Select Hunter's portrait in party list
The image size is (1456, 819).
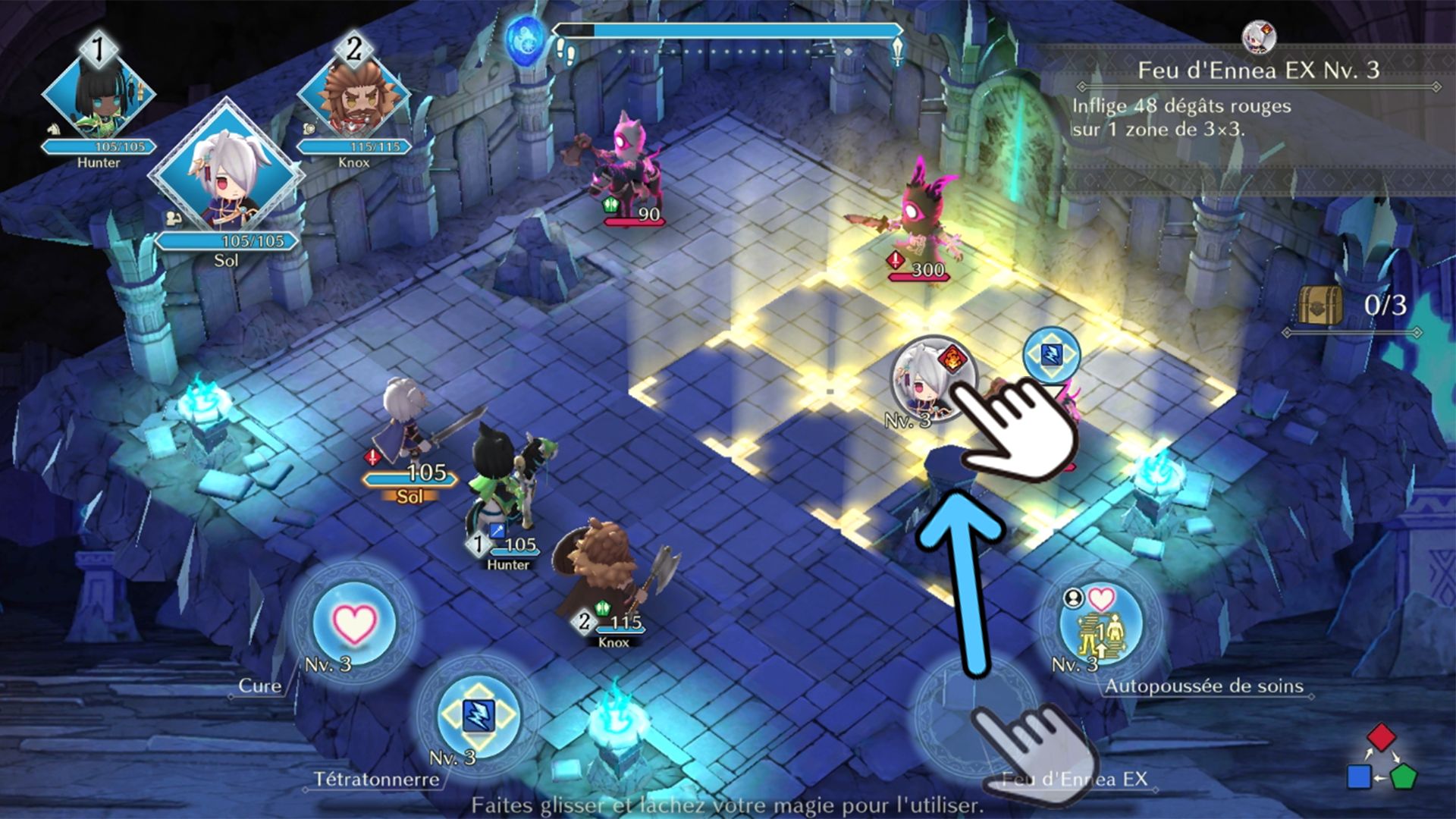point(98,96)
